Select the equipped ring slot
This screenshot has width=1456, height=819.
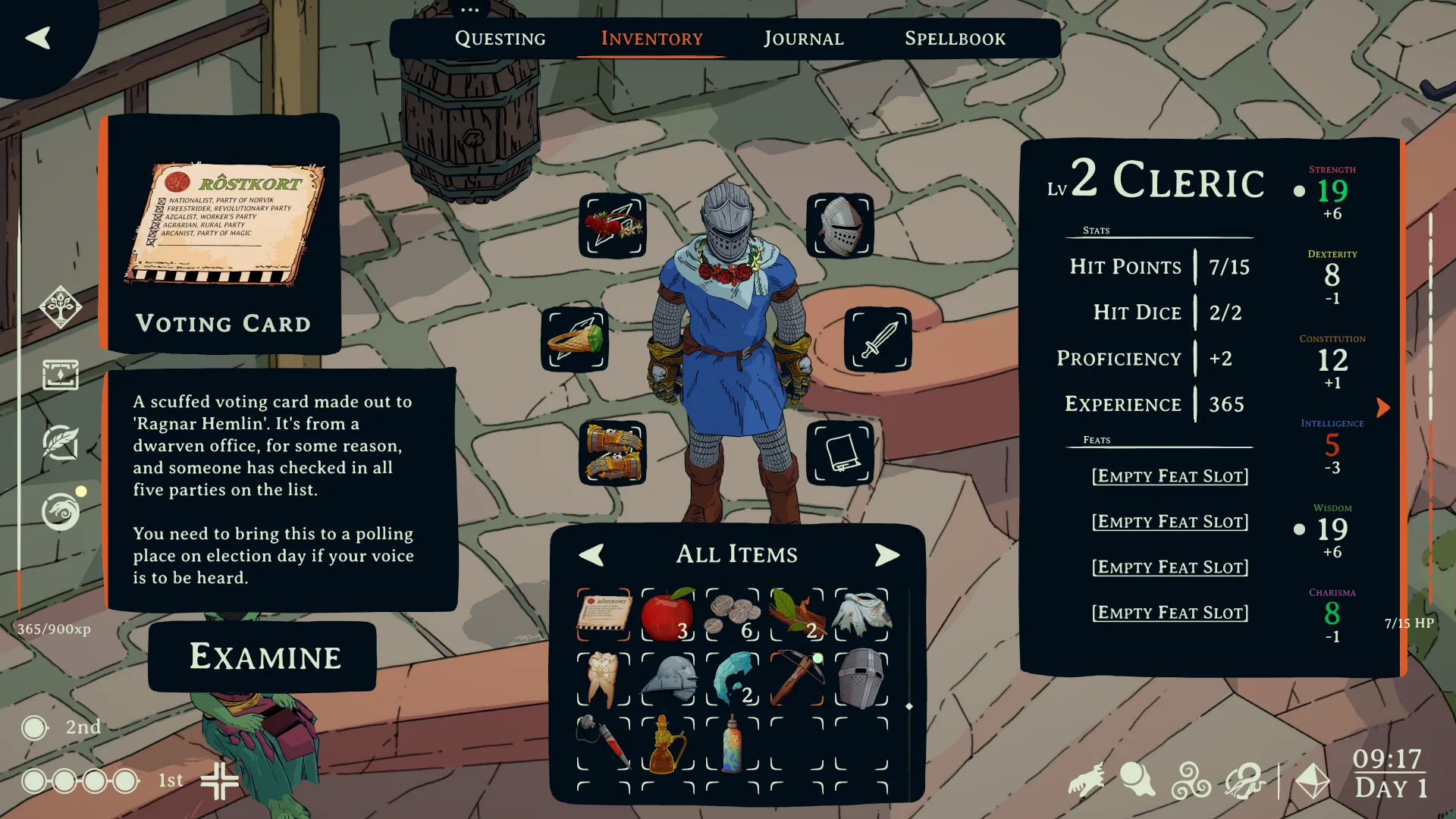[575, 339]
